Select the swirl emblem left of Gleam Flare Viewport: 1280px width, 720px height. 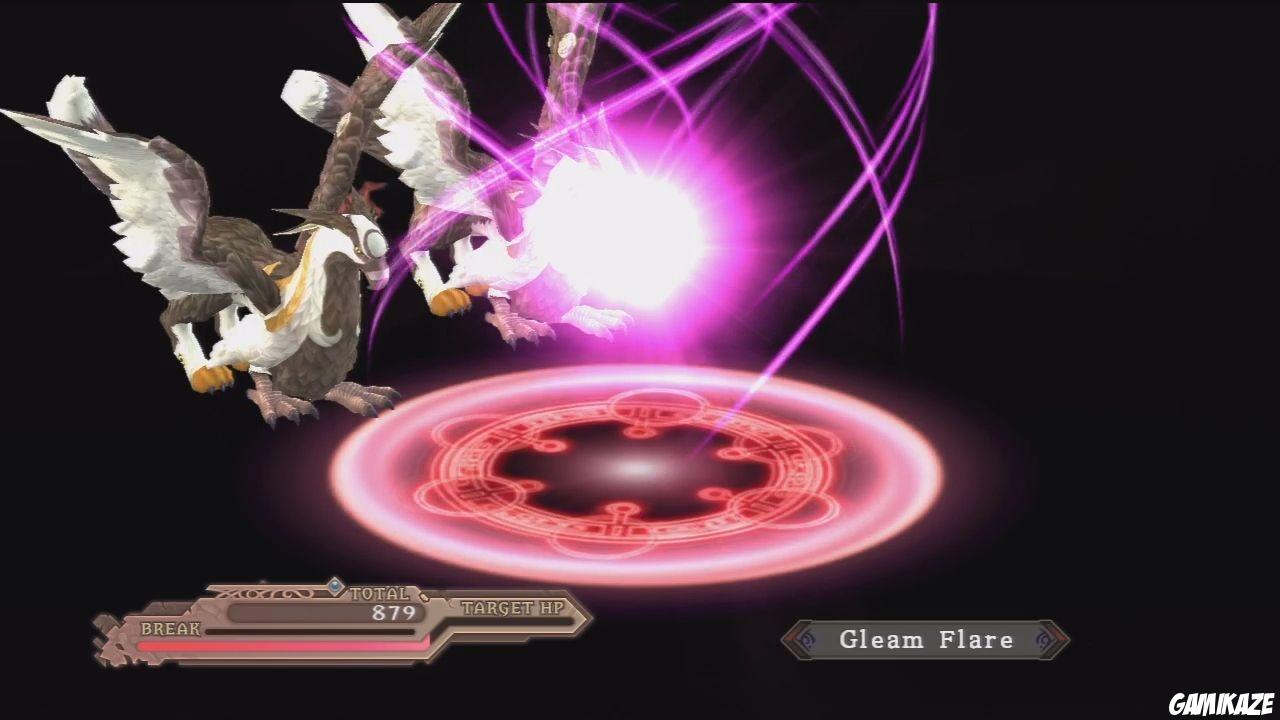click(807, 640)
